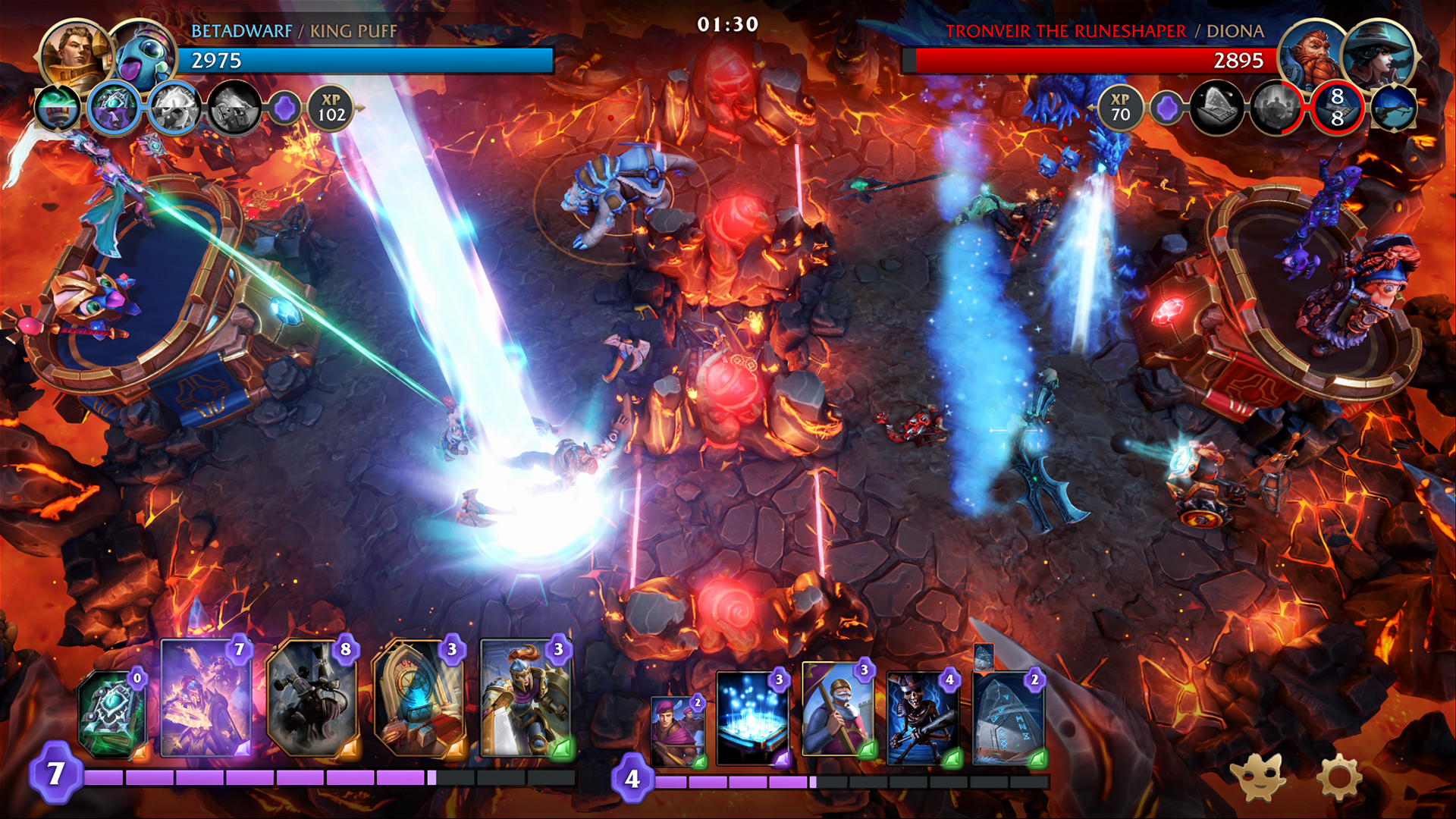Click the XP 70 badge
The height and width of the screenshot is (819, 1456).
point(1119,106)
